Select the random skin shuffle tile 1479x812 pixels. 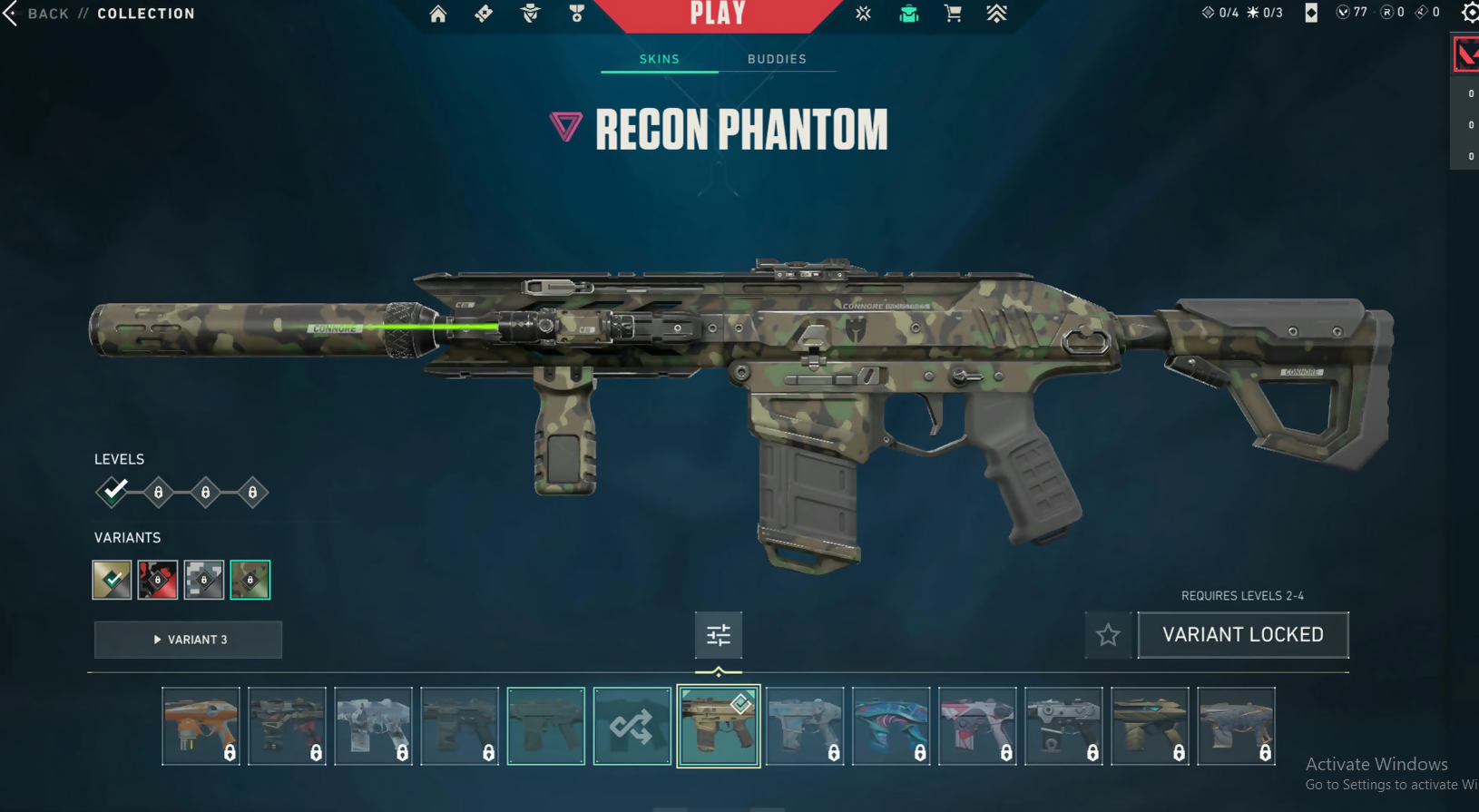click(632, 726)
